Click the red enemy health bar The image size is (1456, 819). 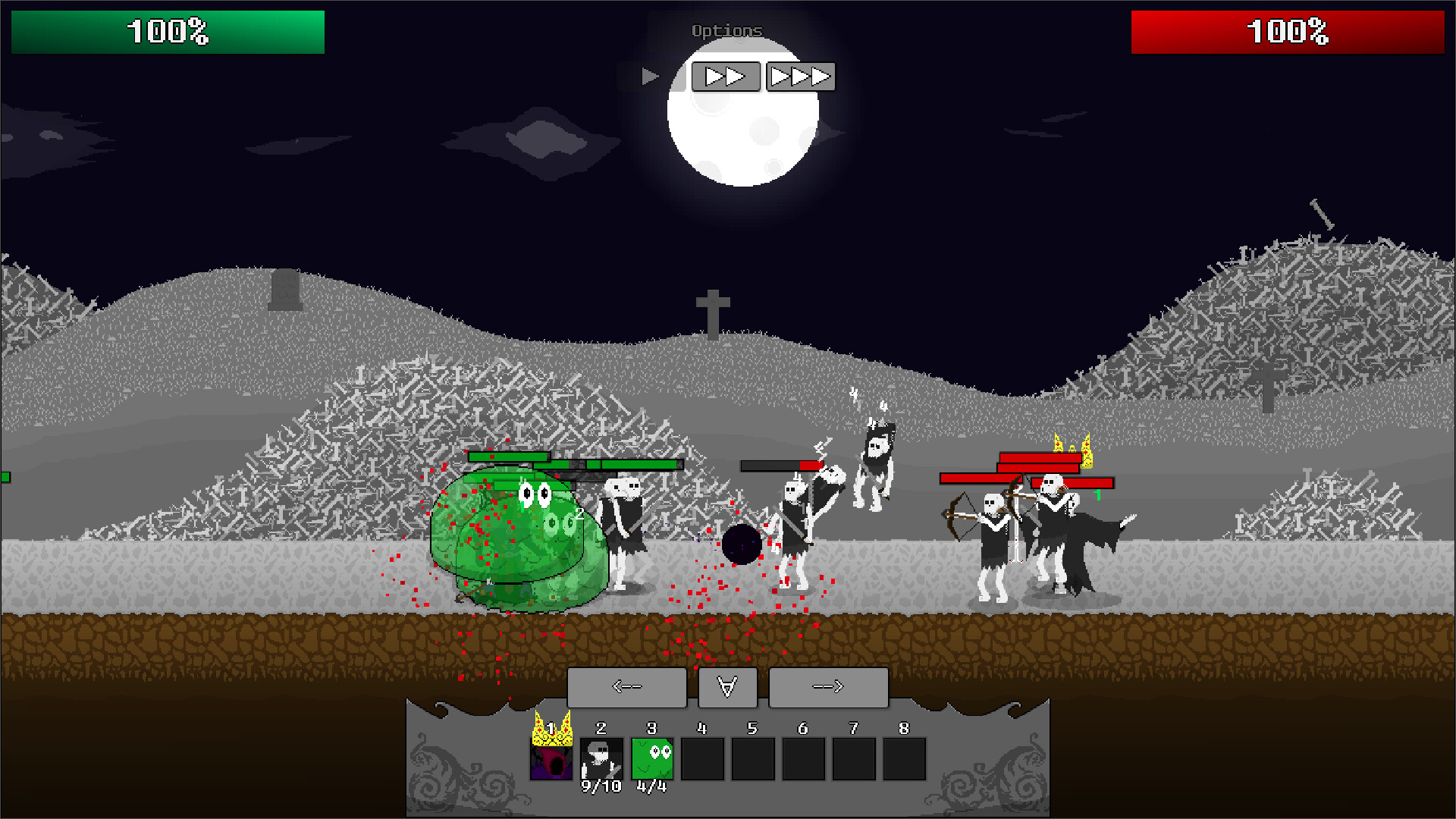click(1287, 32)
